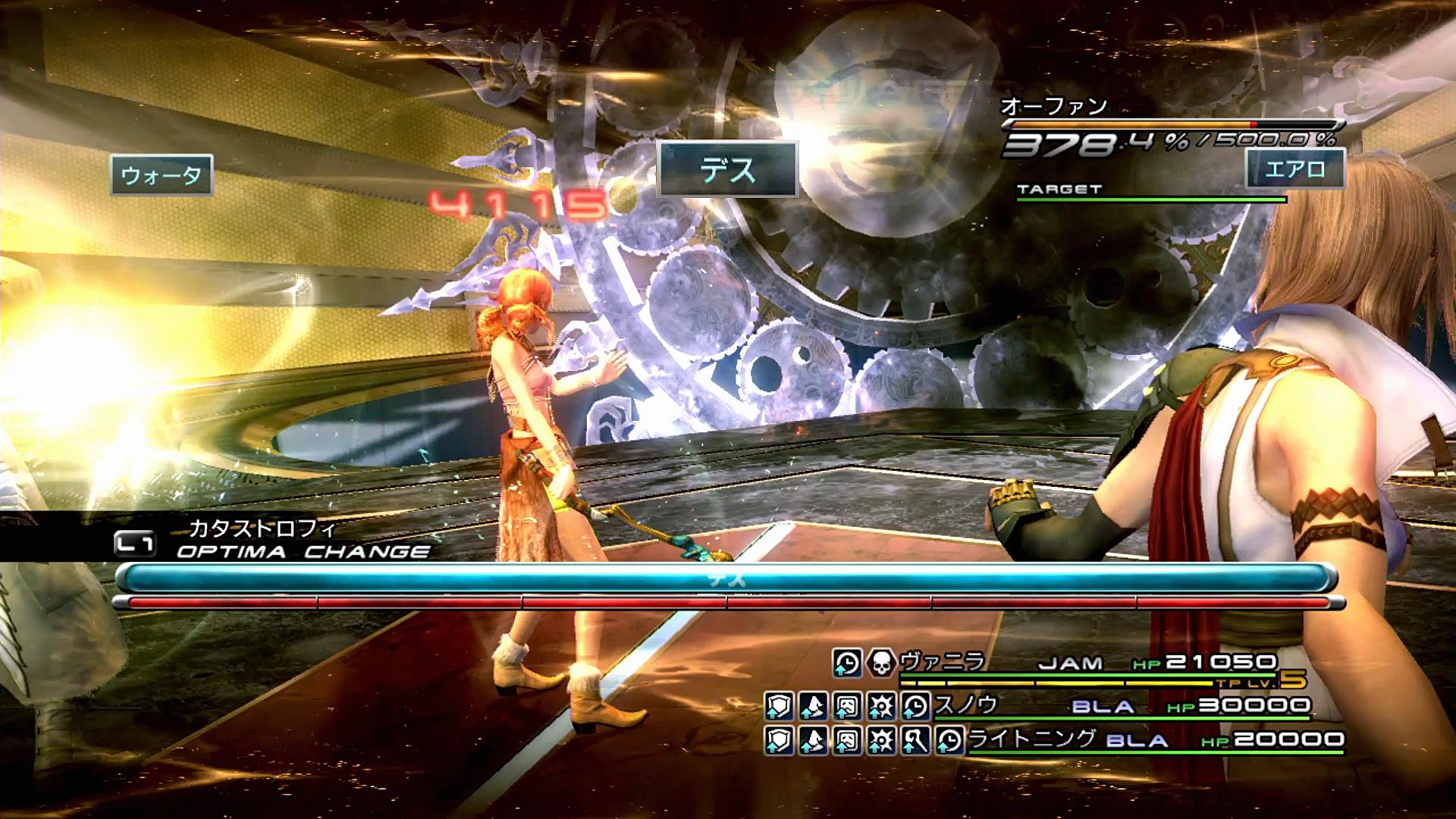
Task: Open the カタストロフィ Optima Change label
Action: [262, 529]
